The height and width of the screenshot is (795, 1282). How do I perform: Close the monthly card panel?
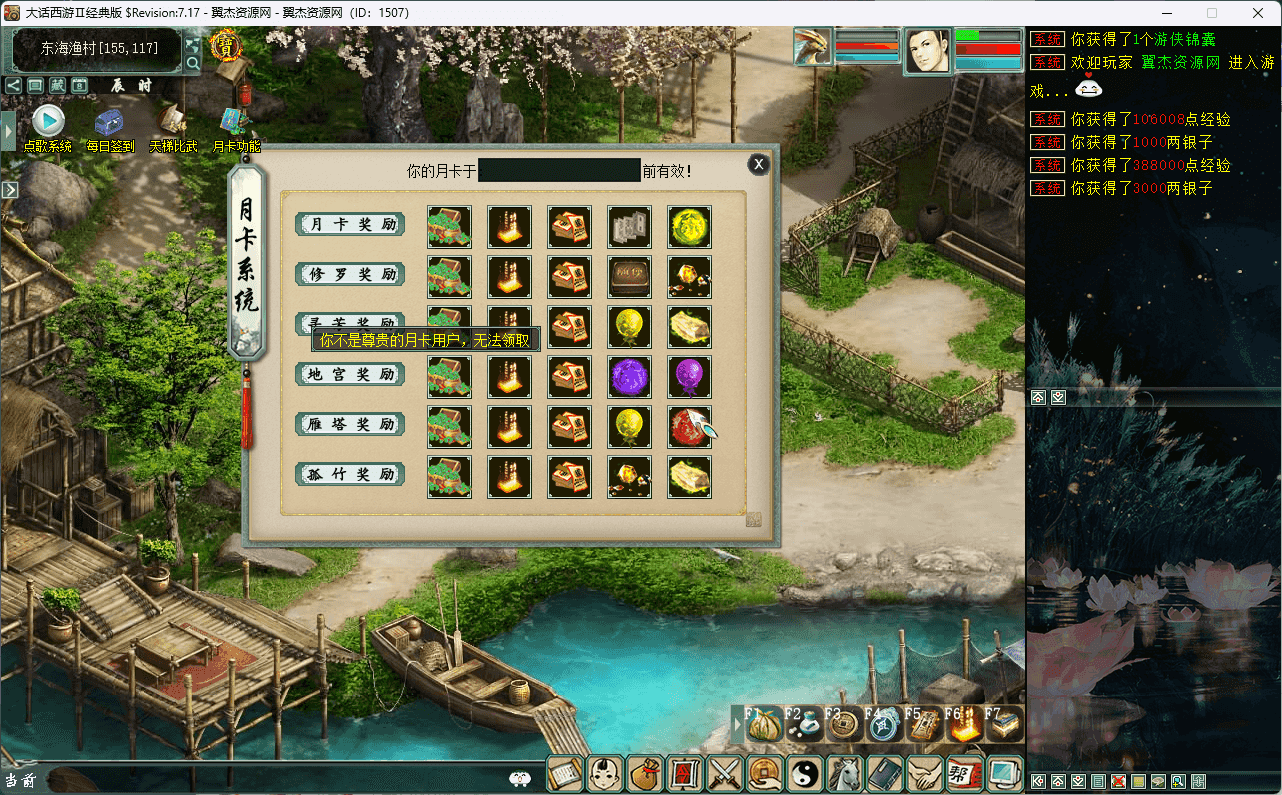[x=759, y=164]
